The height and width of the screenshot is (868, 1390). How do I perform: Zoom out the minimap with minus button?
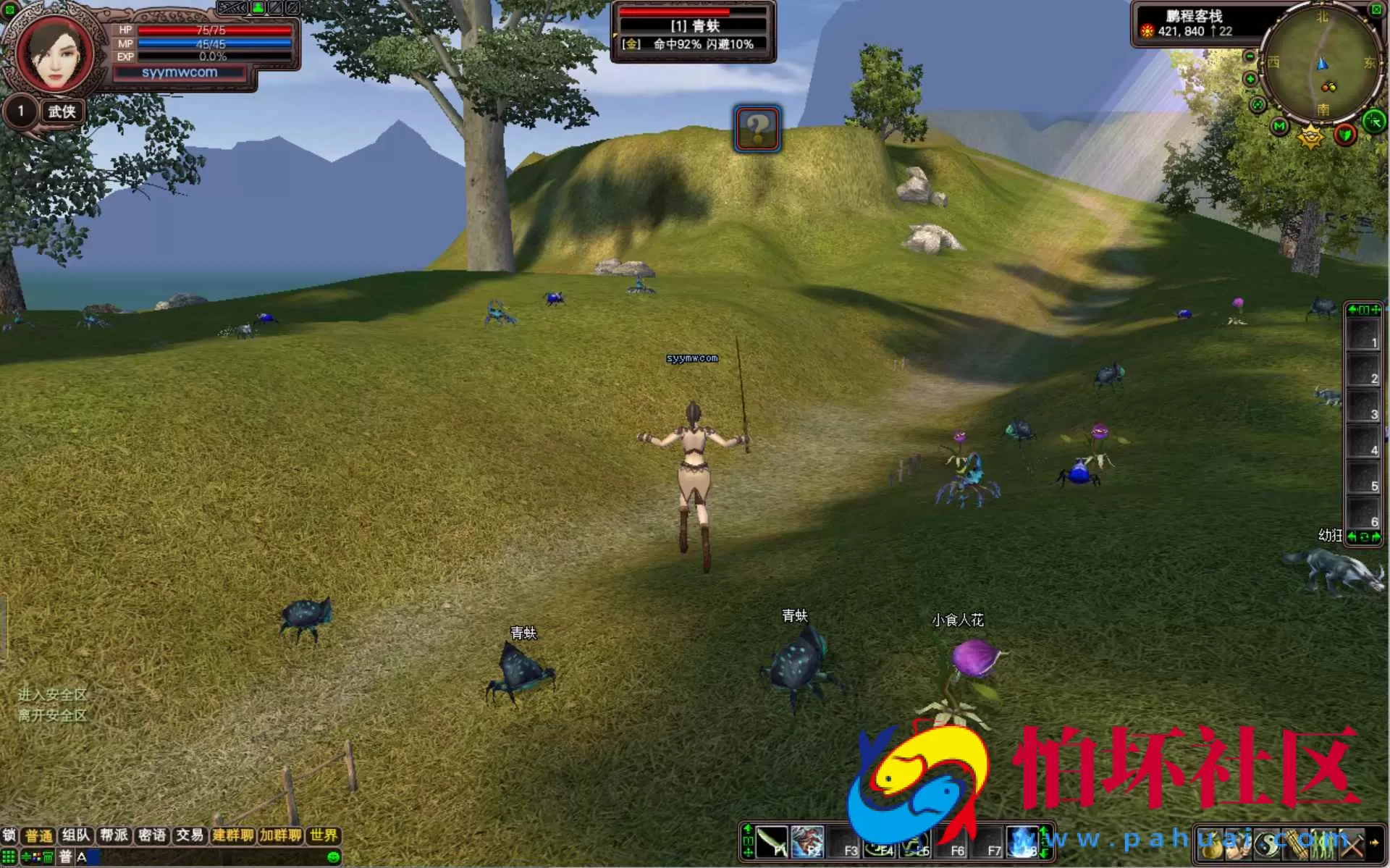pos(1250,56)
